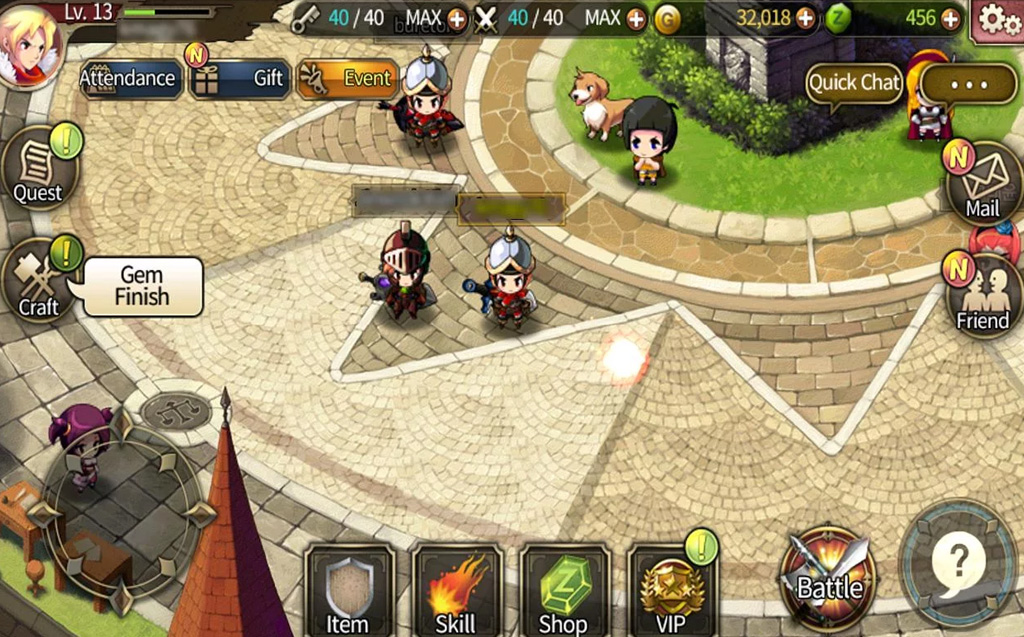Open the Skill menu
This screenshot has width=1024, height=637.
point(455,591)
